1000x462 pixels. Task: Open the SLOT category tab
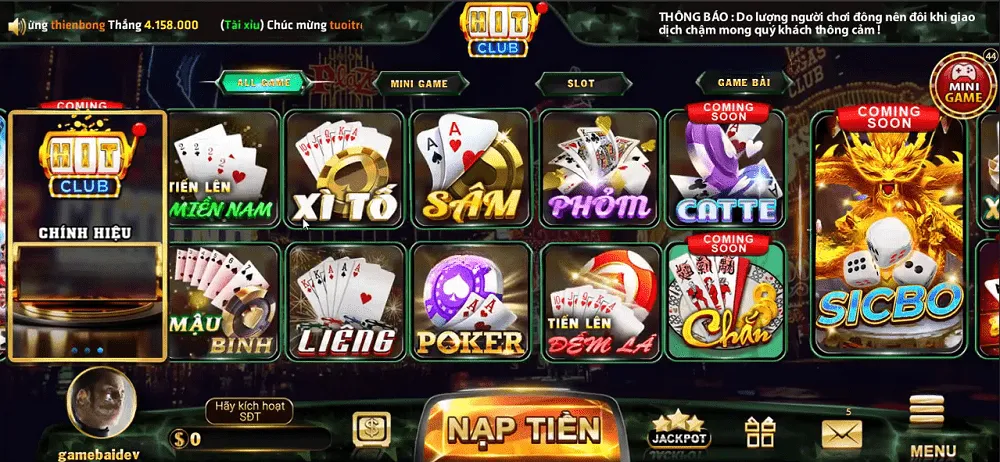[x=580, y=83]
